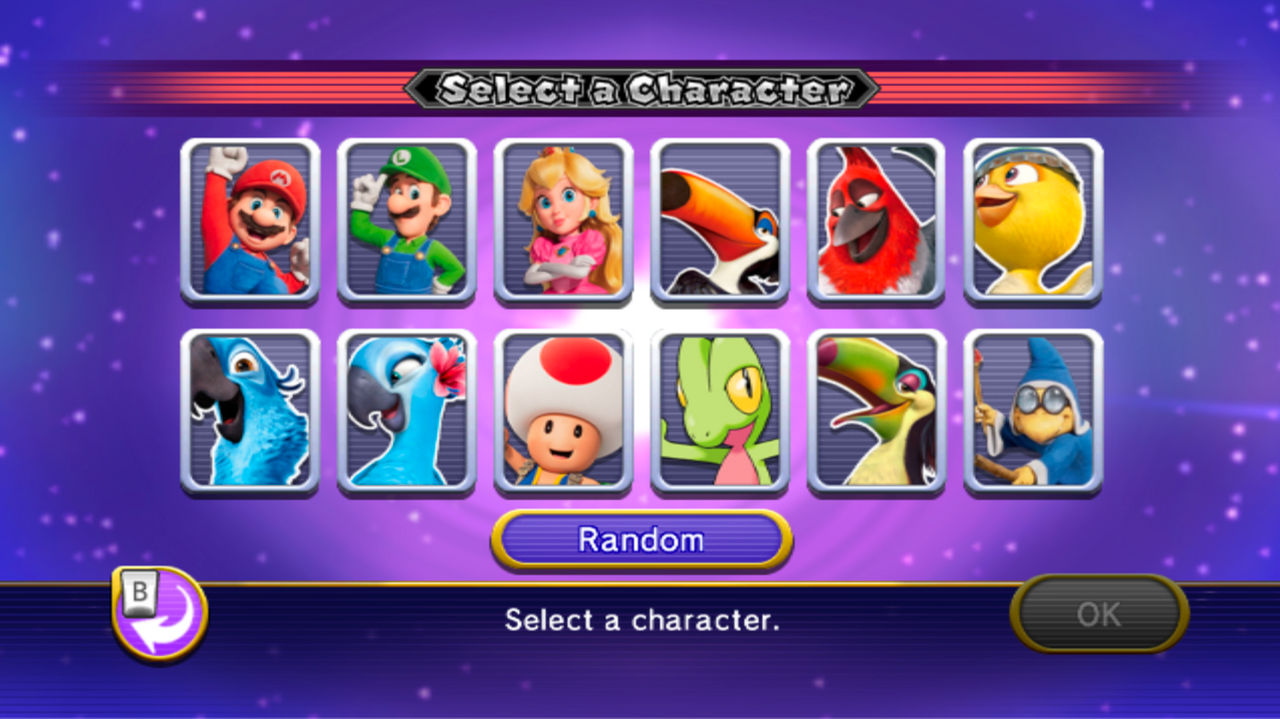Select the Mario character tile

[x=250, y=221]
